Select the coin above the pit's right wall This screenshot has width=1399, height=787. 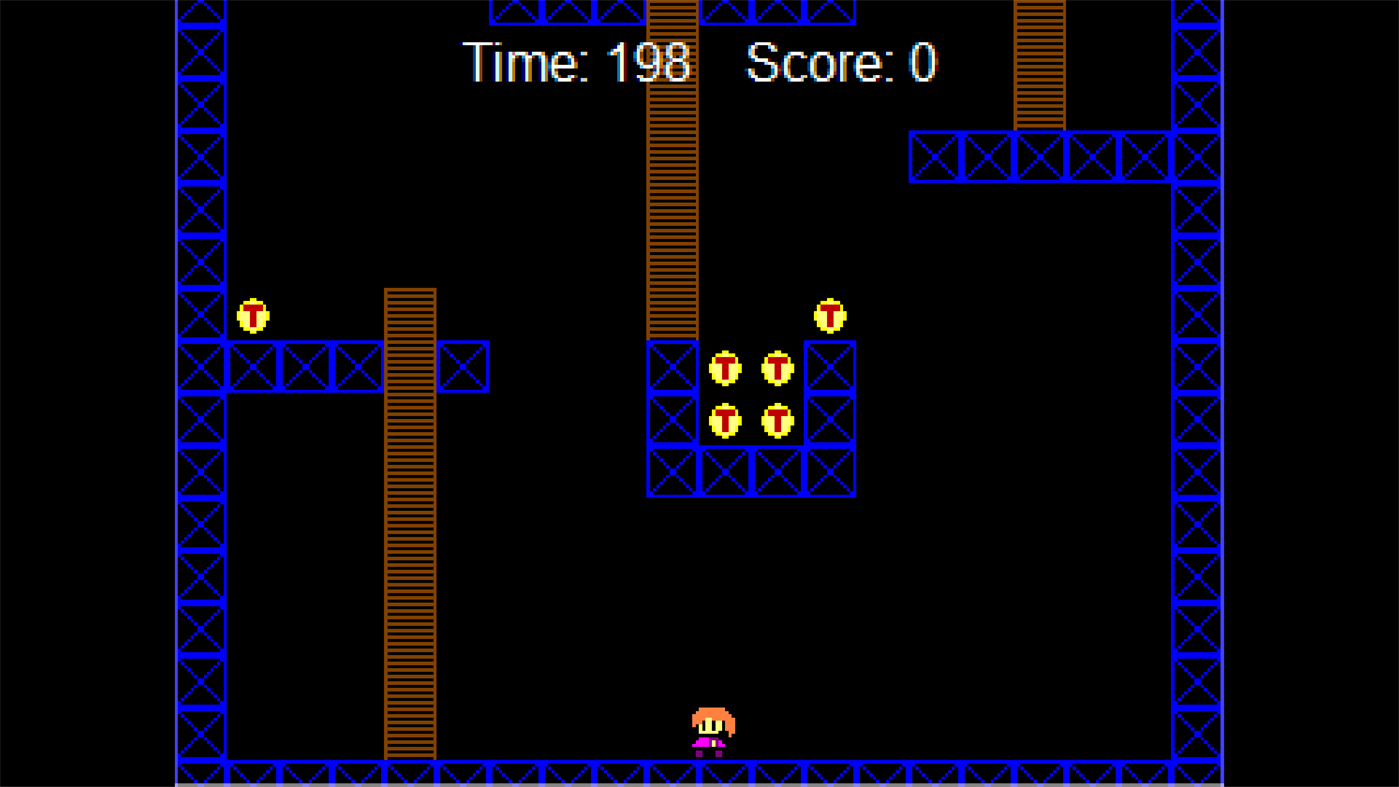point(830,316)
